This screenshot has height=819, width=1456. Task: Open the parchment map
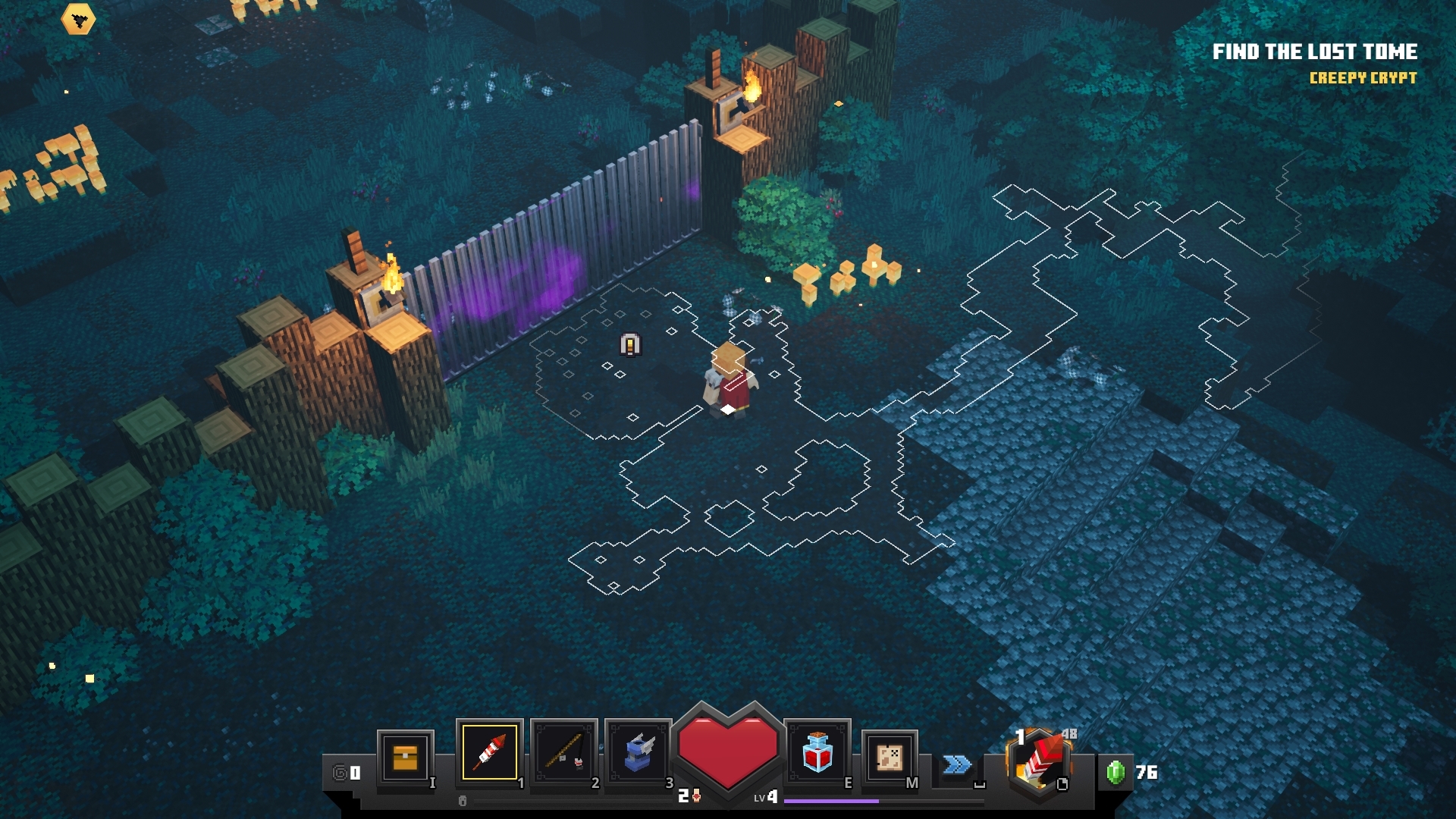[x=890, y=757]
